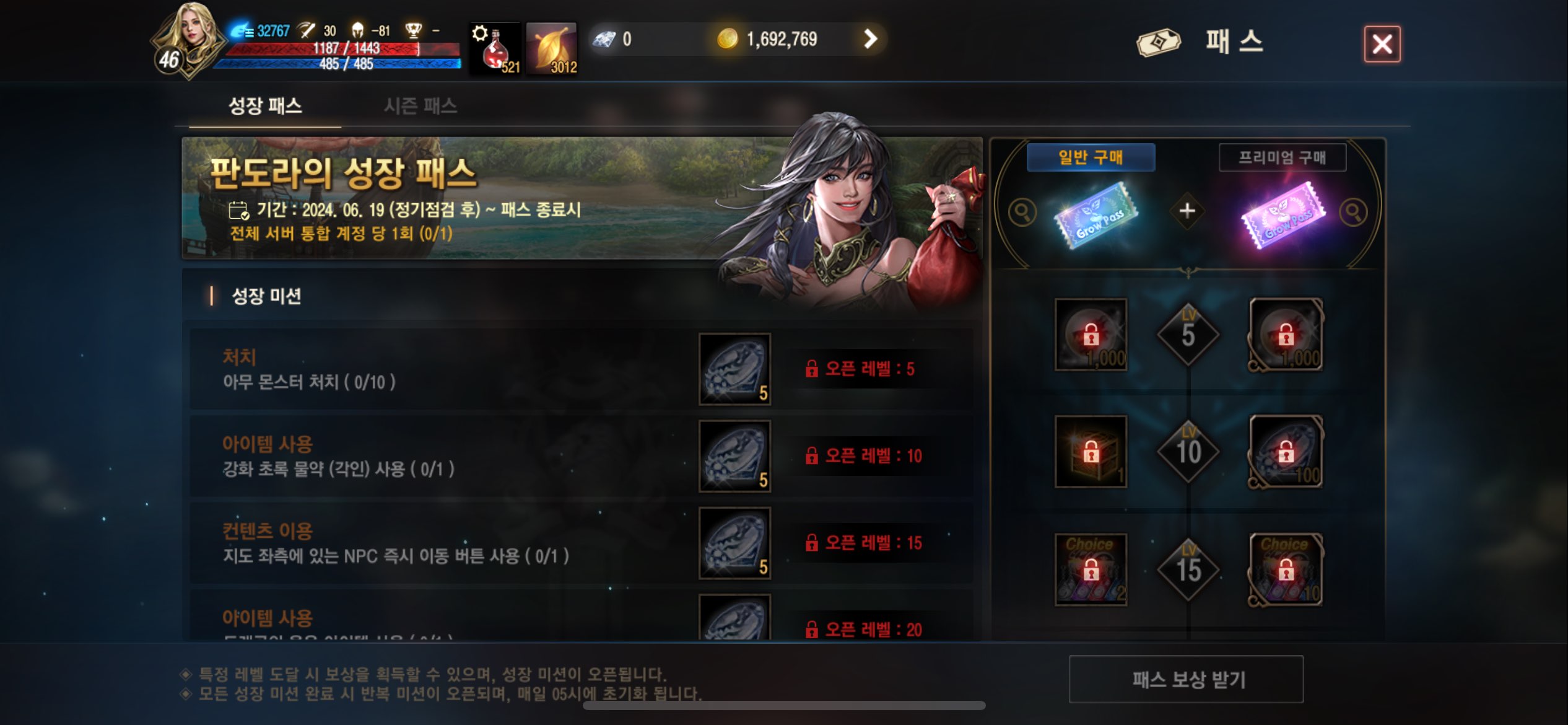Select the 일반 구매 purchase mode
The height and width of the screenshot is (725, 1568).
(1091, 157)
